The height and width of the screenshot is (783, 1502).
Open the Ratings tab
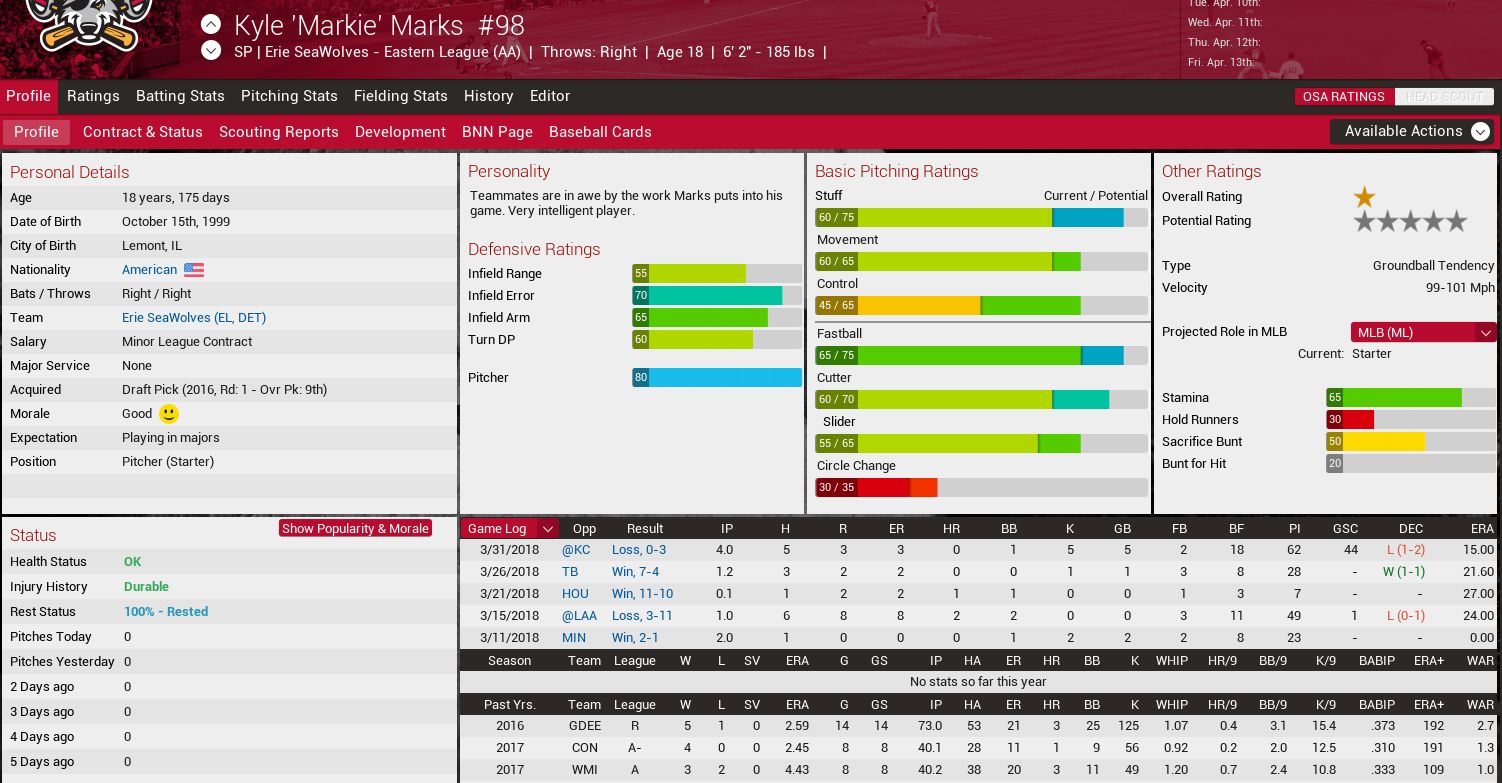pos(93,96)
